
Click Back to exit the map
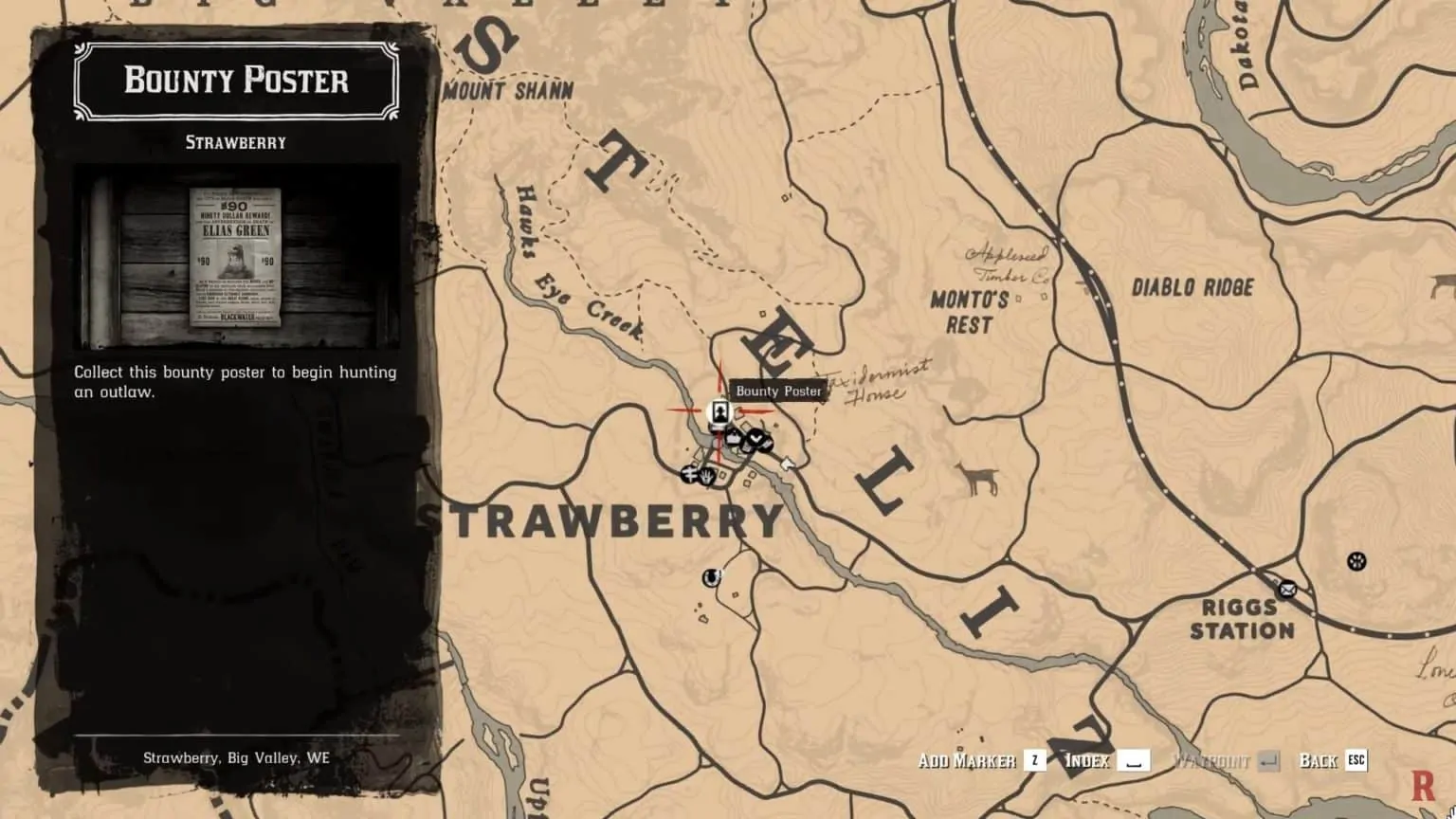pyautogui.click(x=1318, y=759)
